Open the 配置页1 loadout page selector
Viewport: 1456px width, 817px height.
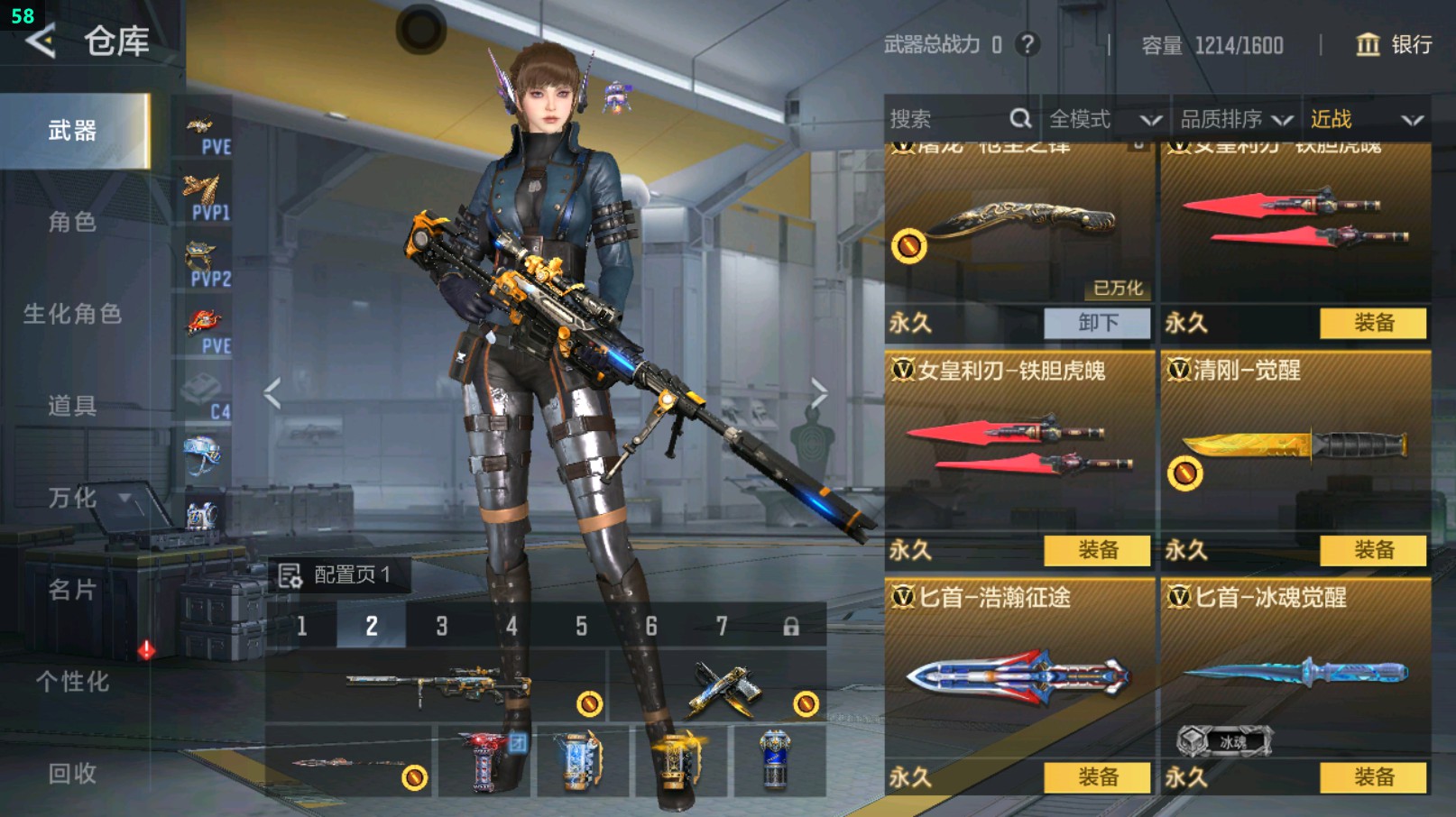pos(337,575)
